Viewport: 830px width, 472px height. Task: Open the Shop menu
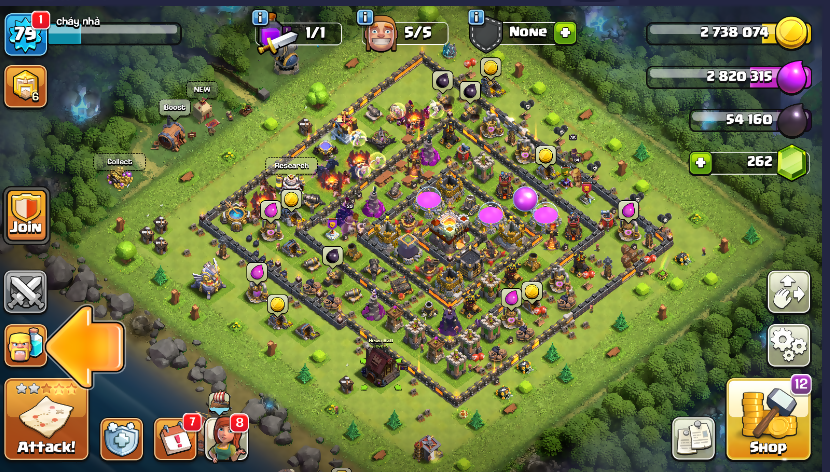pos(768,420)
